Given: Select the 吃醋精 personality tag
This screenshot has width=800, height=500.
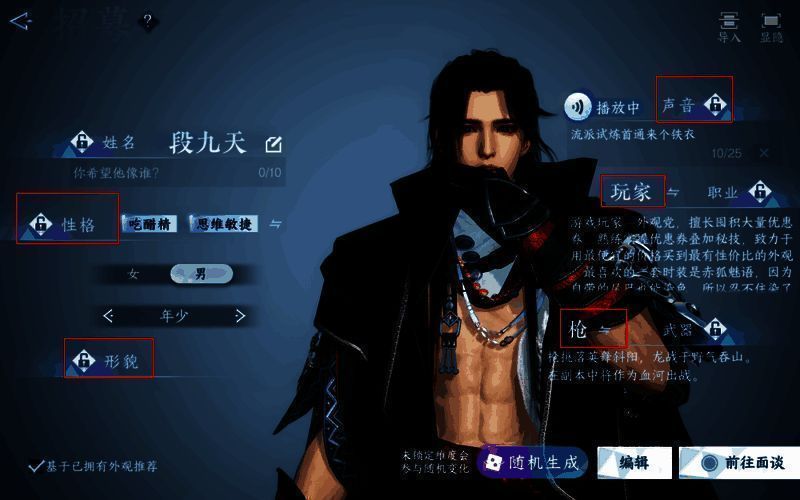Looking at the screenshot, I should point(149,224).
